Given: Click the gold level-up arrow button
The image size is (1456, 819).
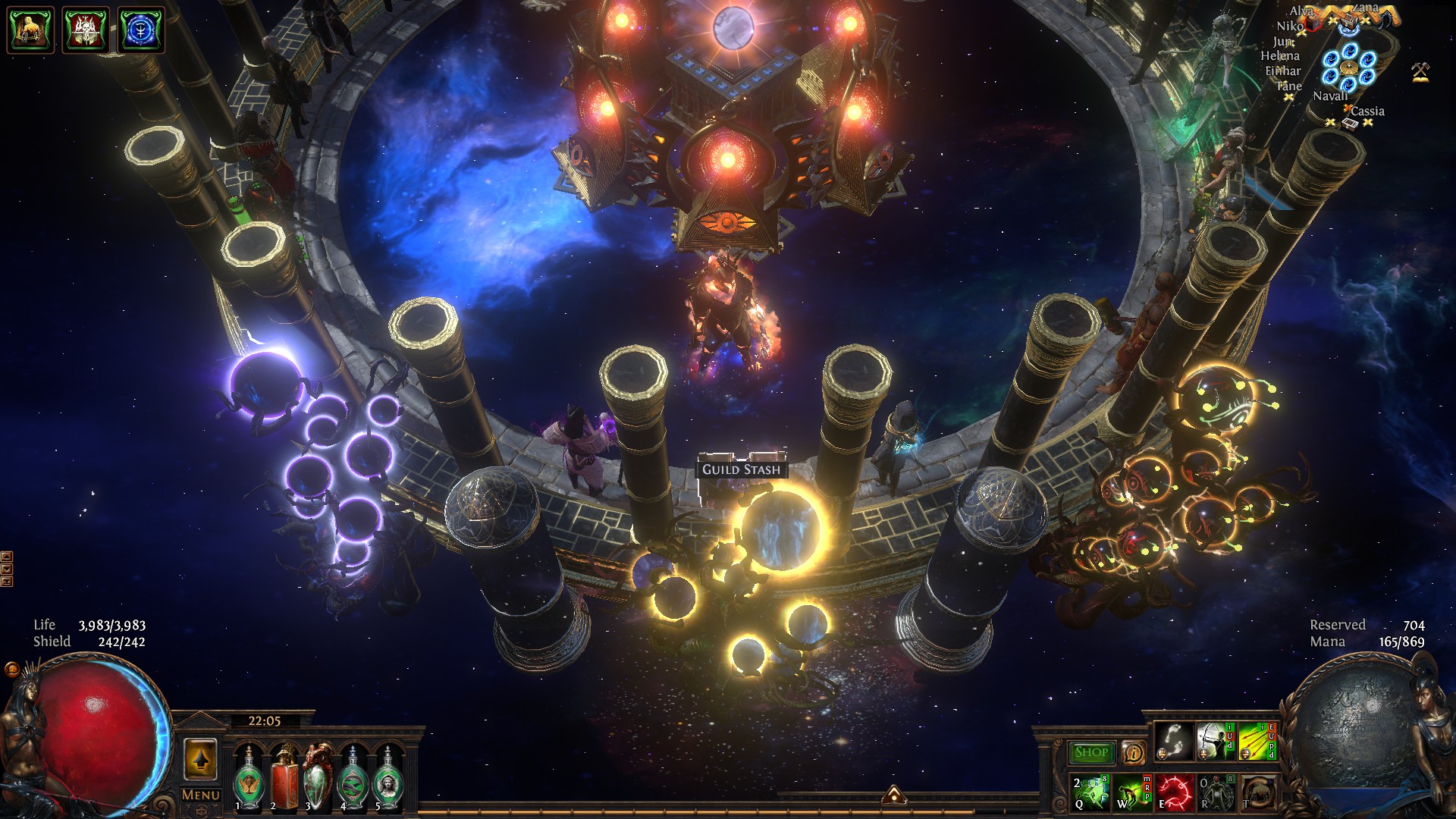Looking at the screenshot, I should click(200, 760).
